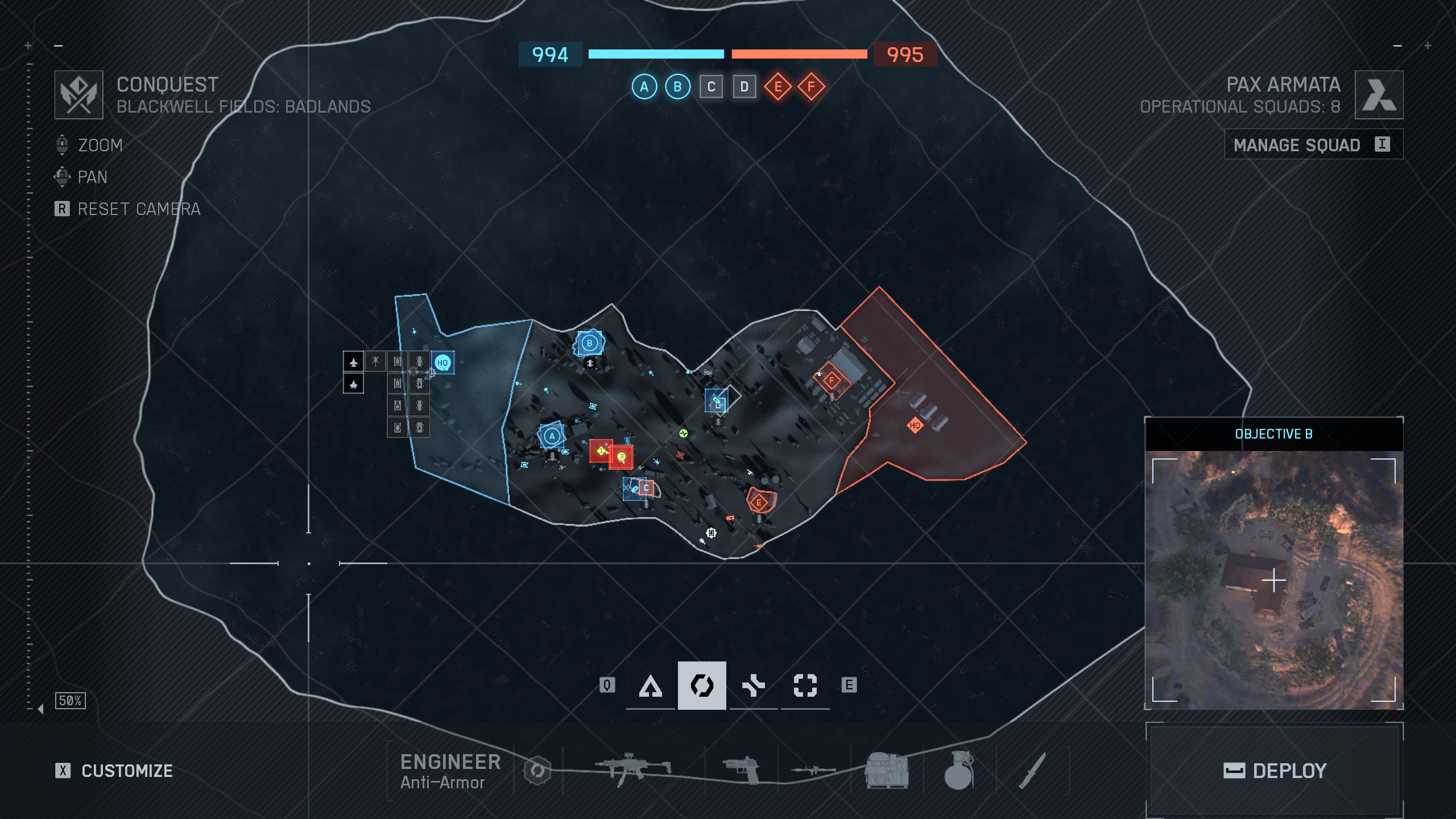The width and height of the screenshot is (1456, 819).
Task: Select the Recon class icon
Action: [x=804, y=685]
